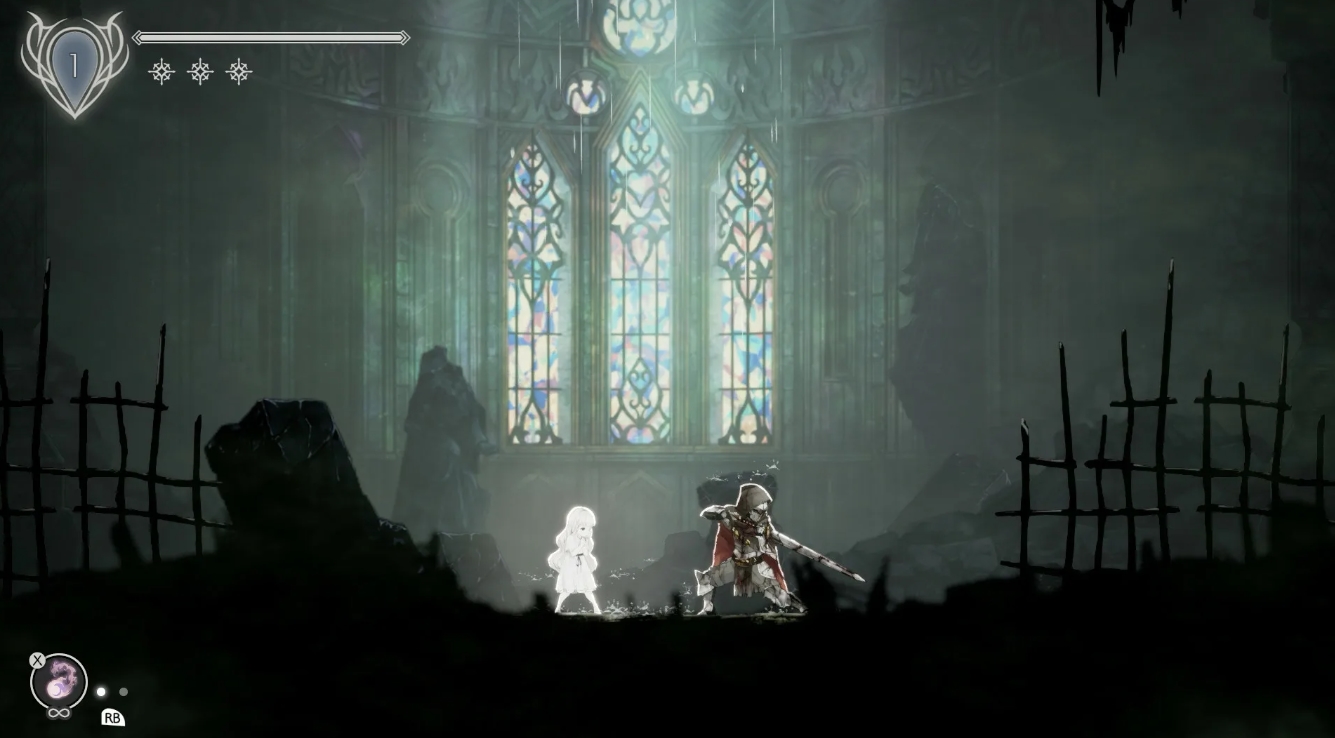The width and height of the screenshot is (1335, 738).
Task: Switch to the inactive second loadout dot
Action: pyautogui.click(x=122, y=691)
